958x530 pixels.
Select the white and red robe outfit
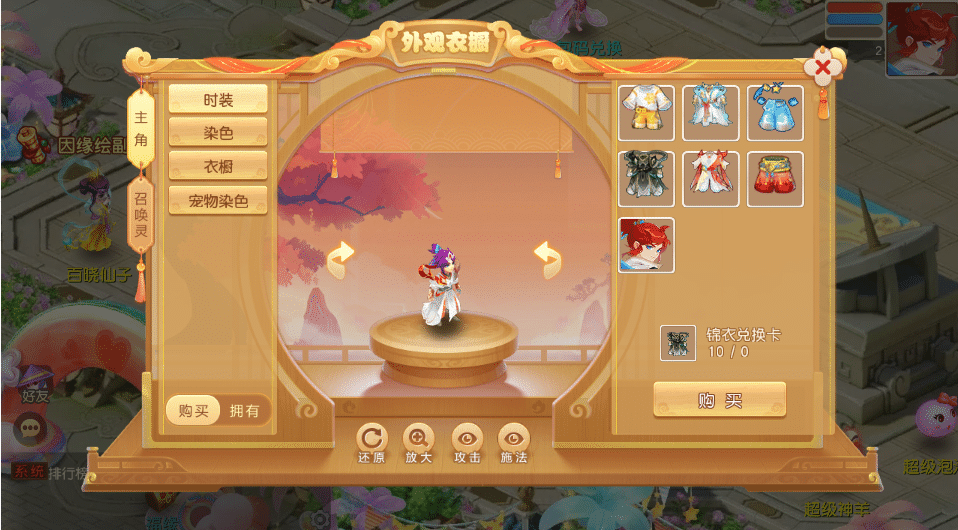(711, 179)
